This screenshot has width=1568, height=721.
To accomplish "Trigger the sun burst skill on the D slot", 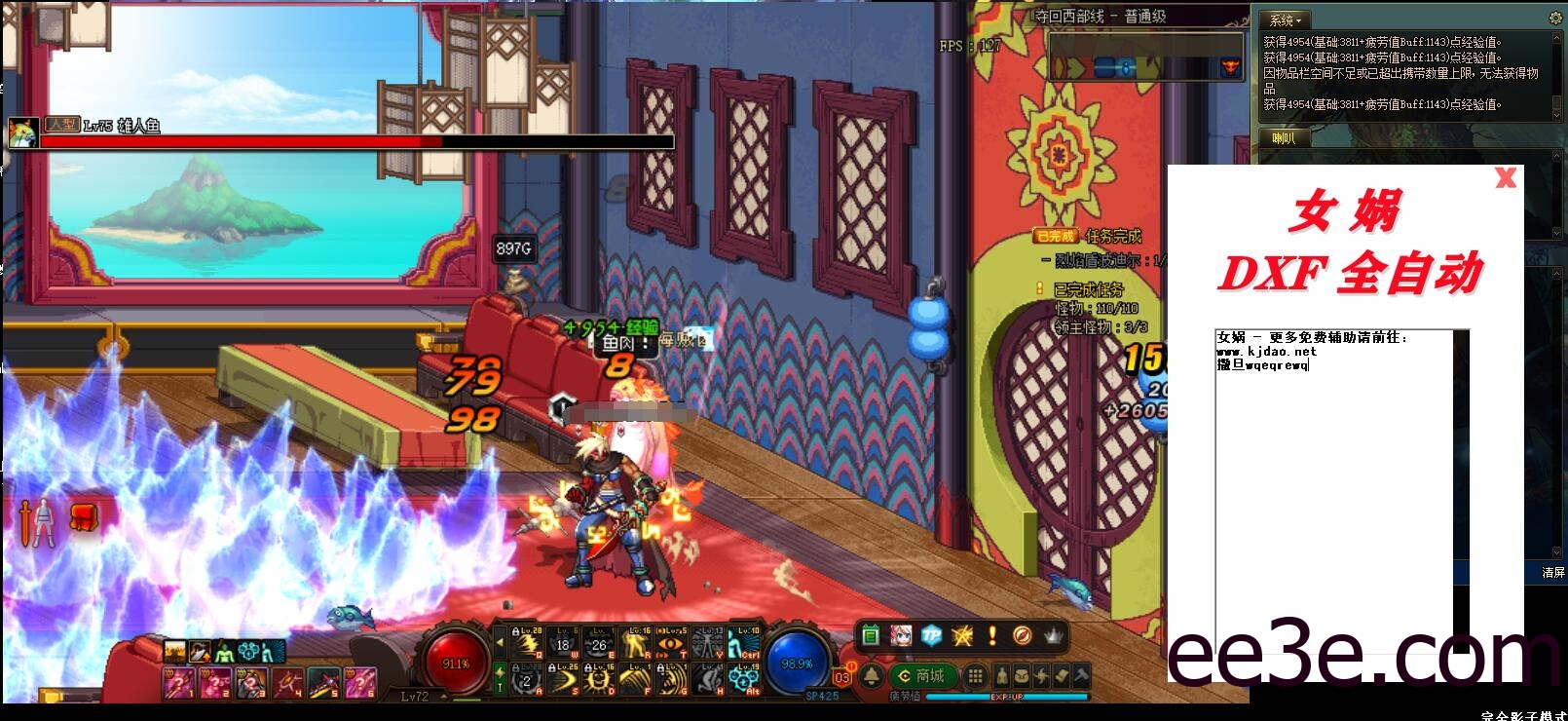I will pos(598,678).
